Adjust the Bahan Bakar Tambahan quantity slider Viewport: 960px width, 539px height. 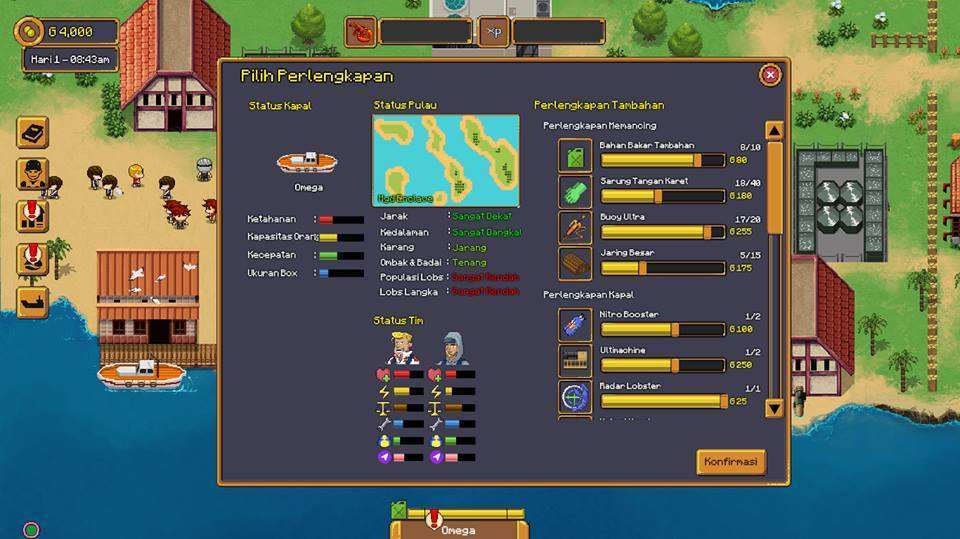point(696,160)
